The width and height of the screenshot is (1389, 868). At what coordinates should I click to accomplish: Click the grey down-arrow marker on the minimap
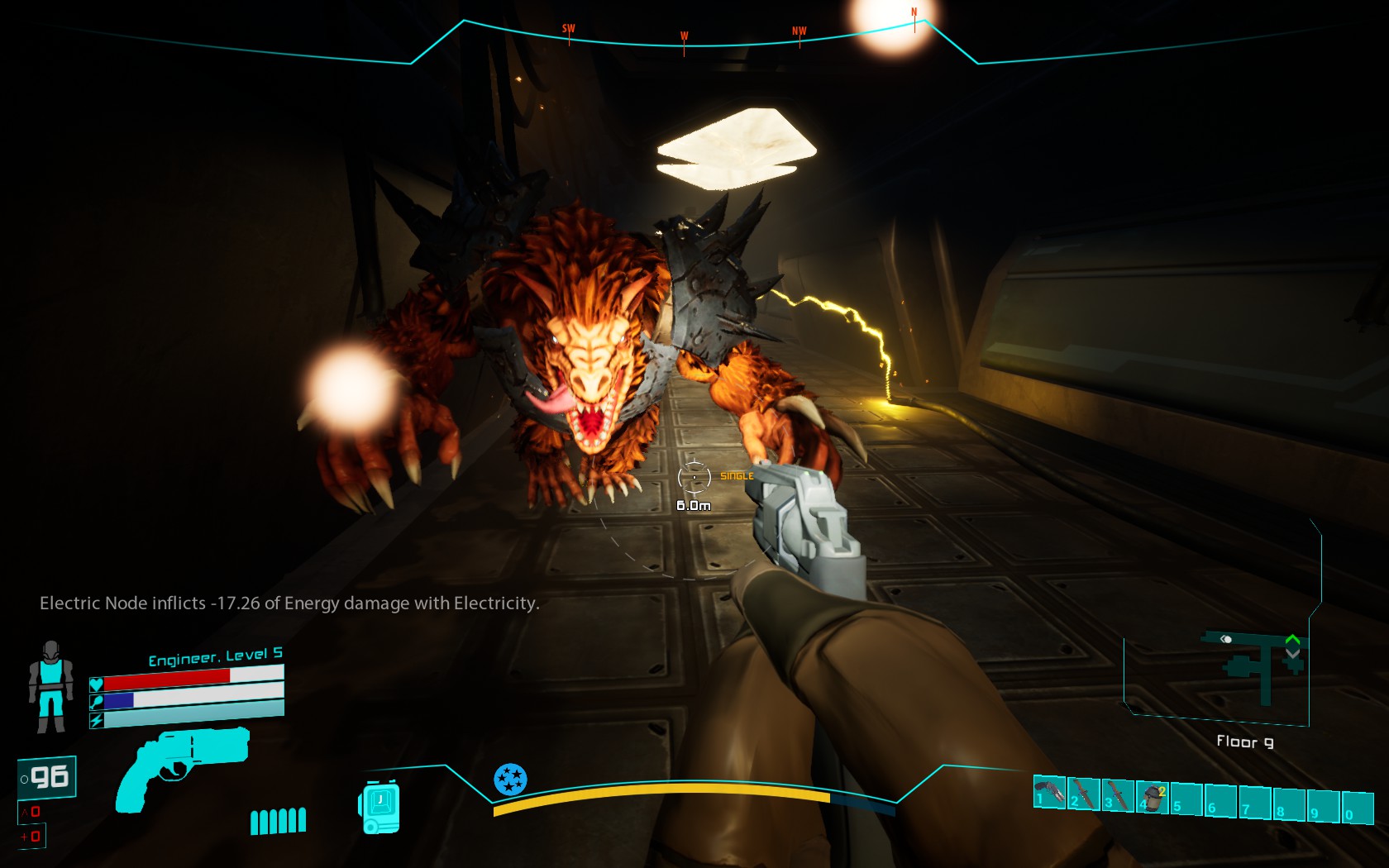pos(1292,654)
